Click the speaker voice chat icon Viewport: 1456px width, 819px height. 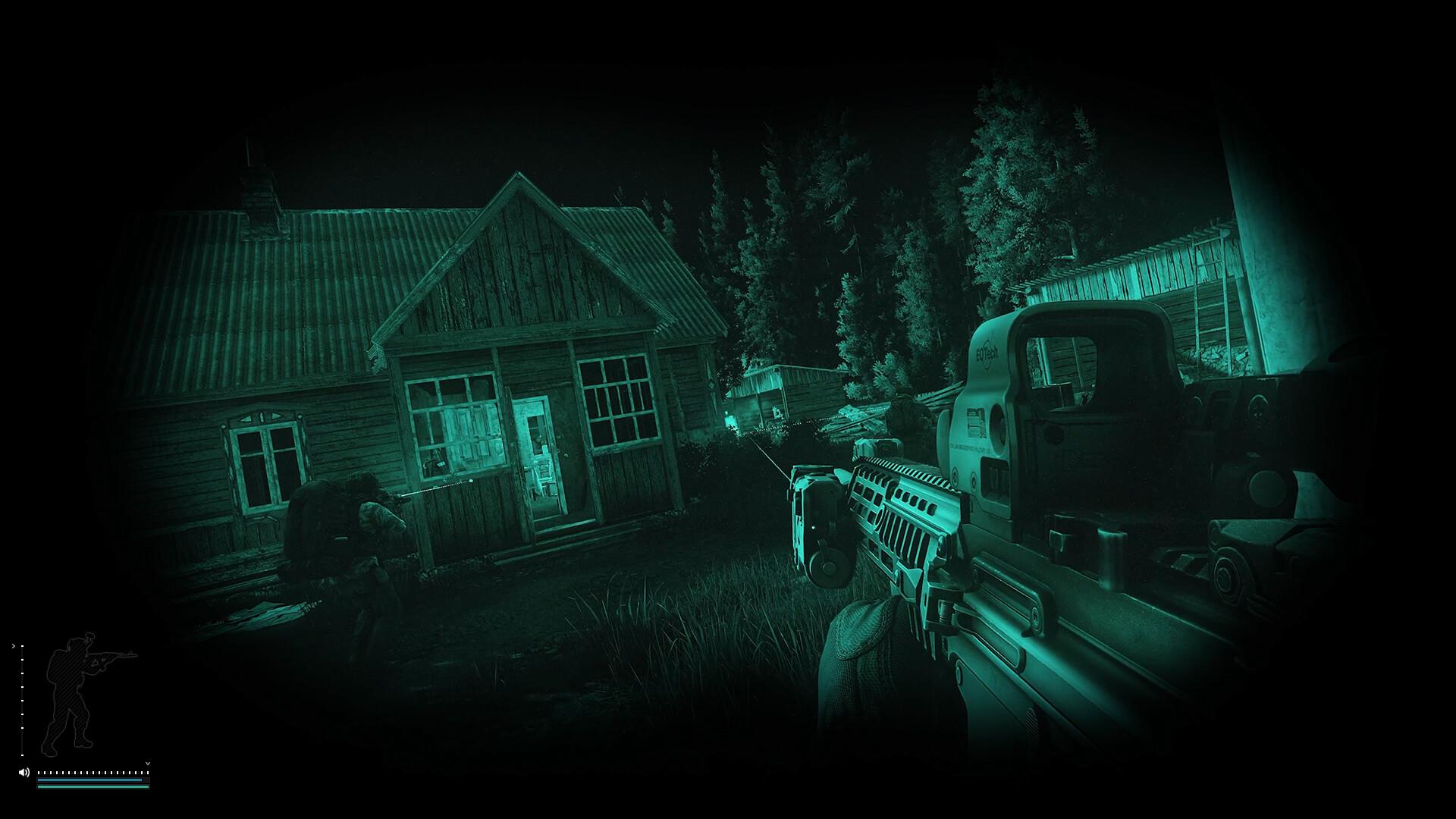pos(24,772)
